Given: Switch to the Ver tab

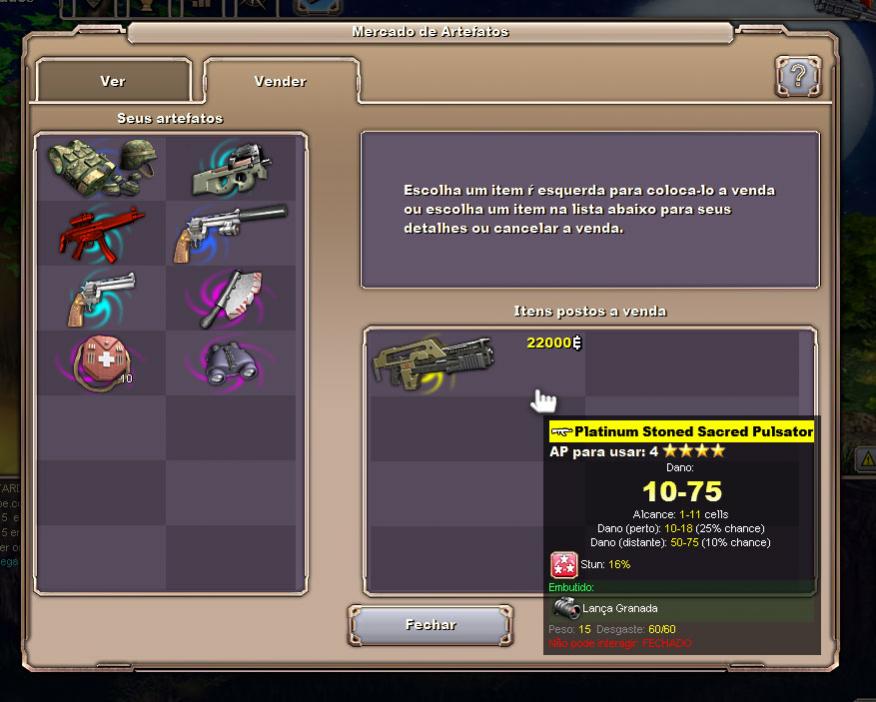Looking at the screenshot, I should pos(113,81).
